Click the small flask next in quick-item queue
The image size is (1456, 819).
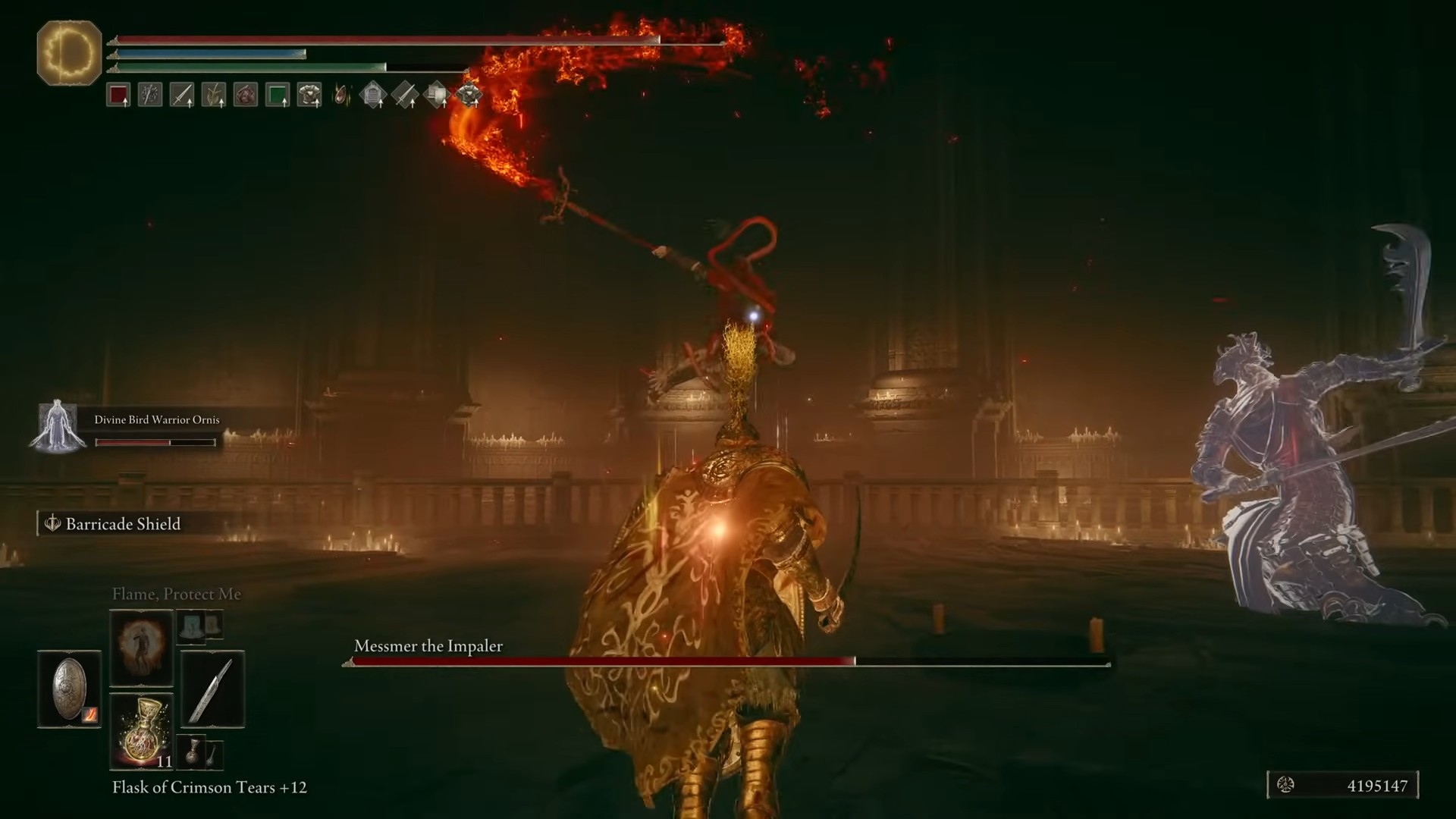[x=193, y=751]
